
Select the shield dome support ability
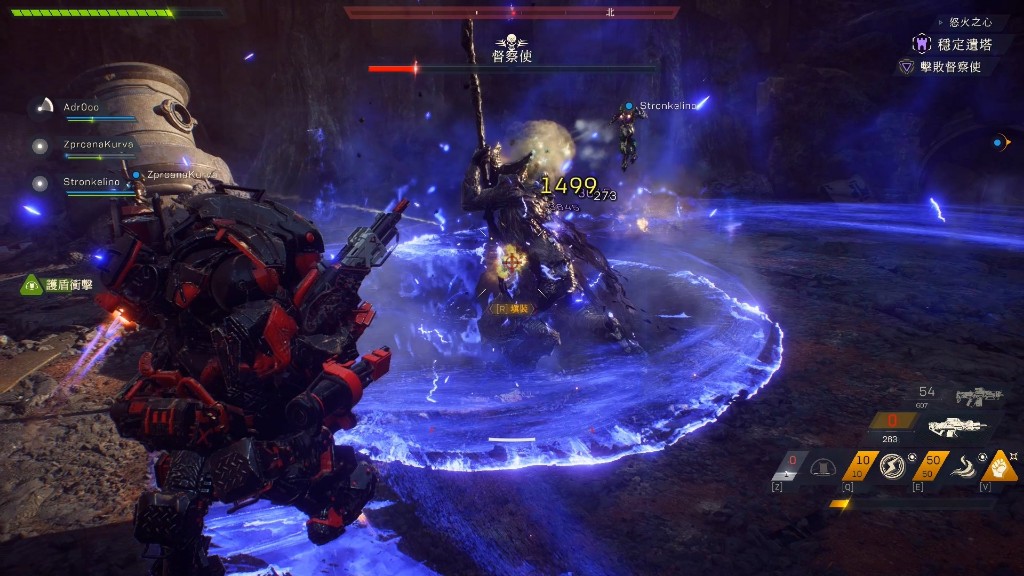click(x=823, y=467)
